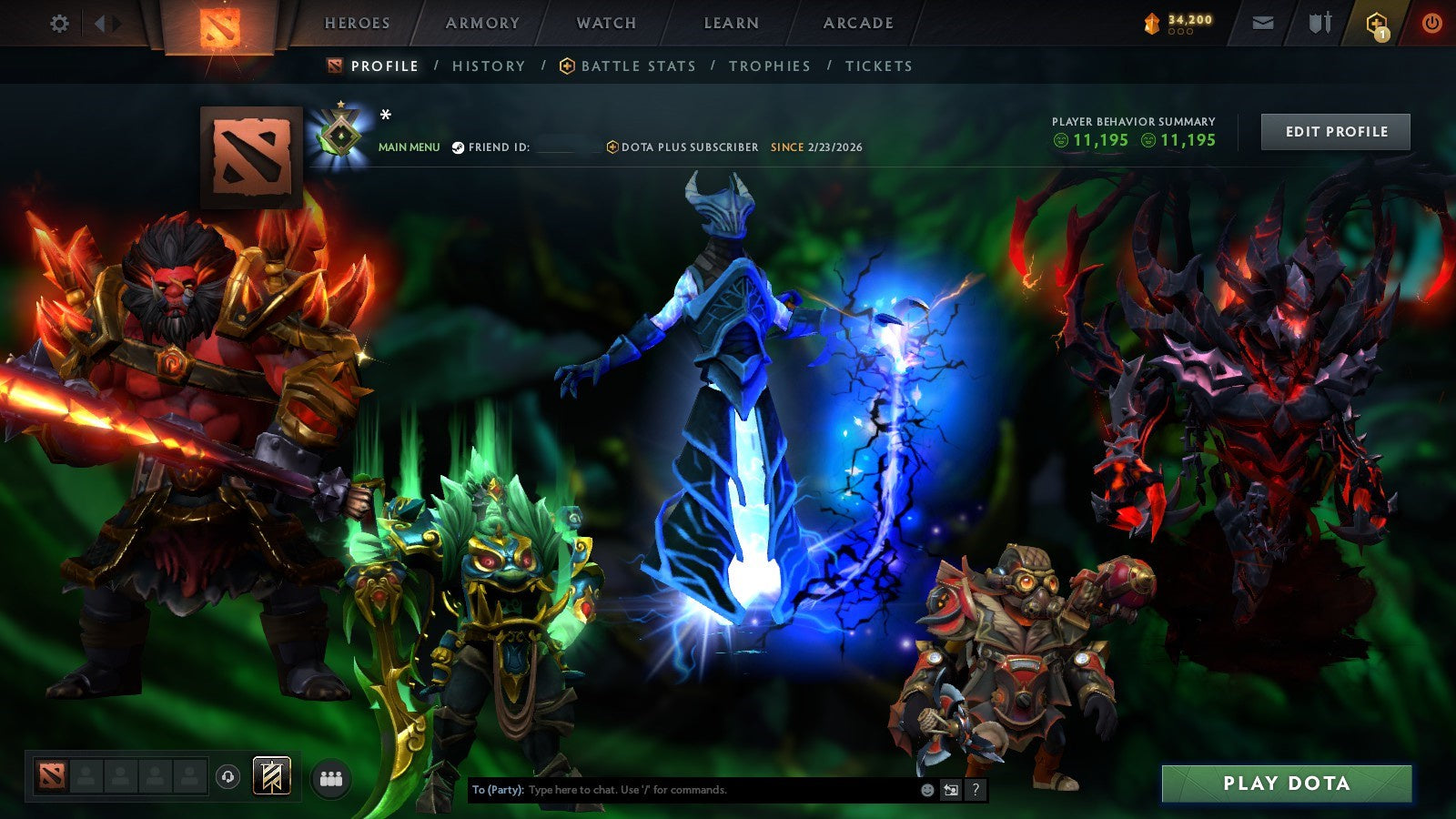Switch to the HISTORY tab
The height and width of the screenshot is (819, 1456).
pos(489,66)
